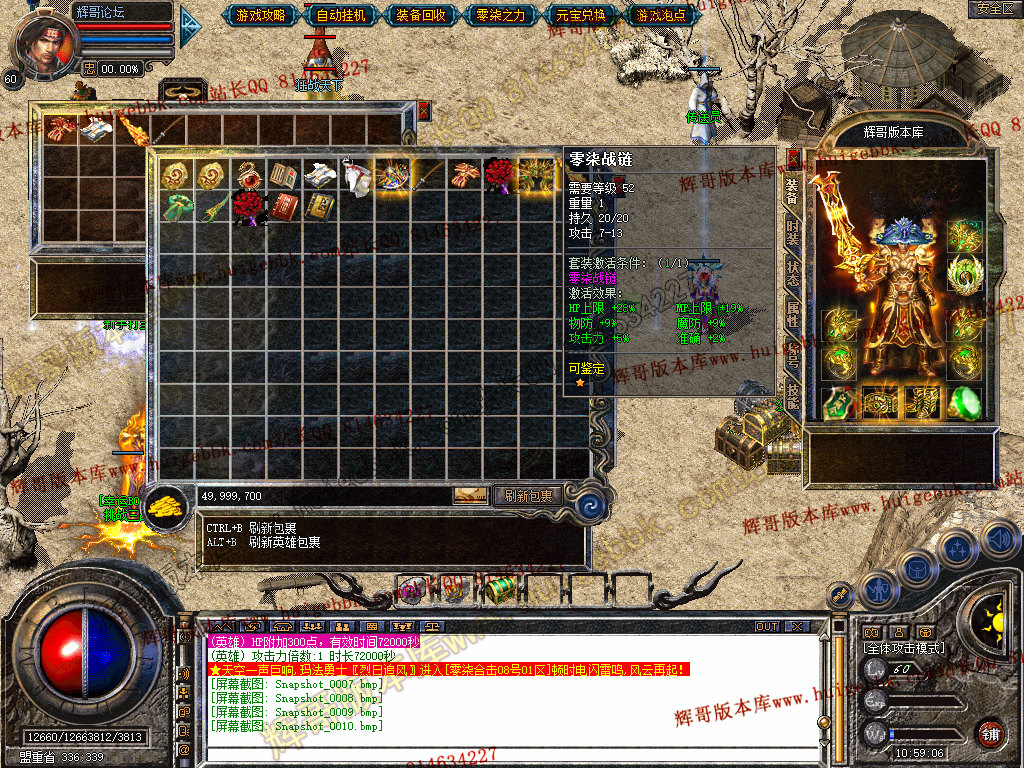Close the character equipment panel
Viewport: 1024px width, 768px height.
(794, 158)
